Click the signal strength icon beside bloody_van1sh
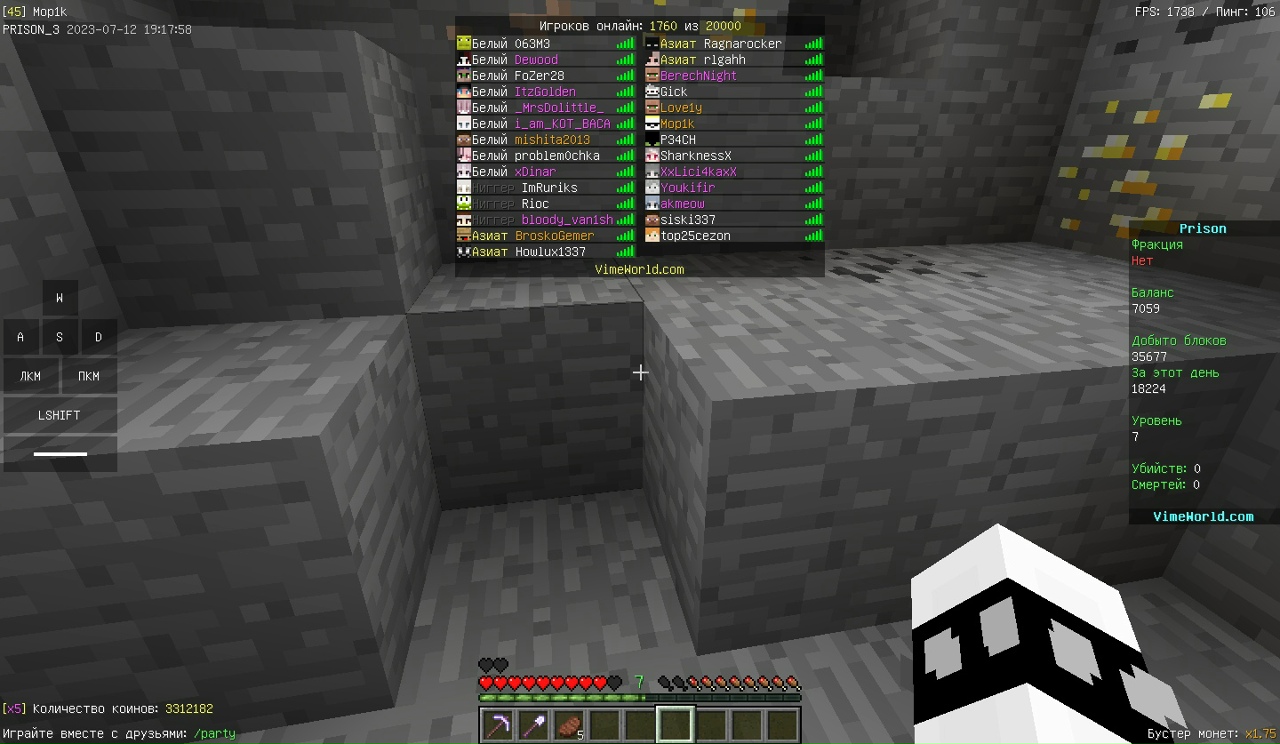Screen dimensions: 1280x744 pyautogui.click(x=624, y=219)
